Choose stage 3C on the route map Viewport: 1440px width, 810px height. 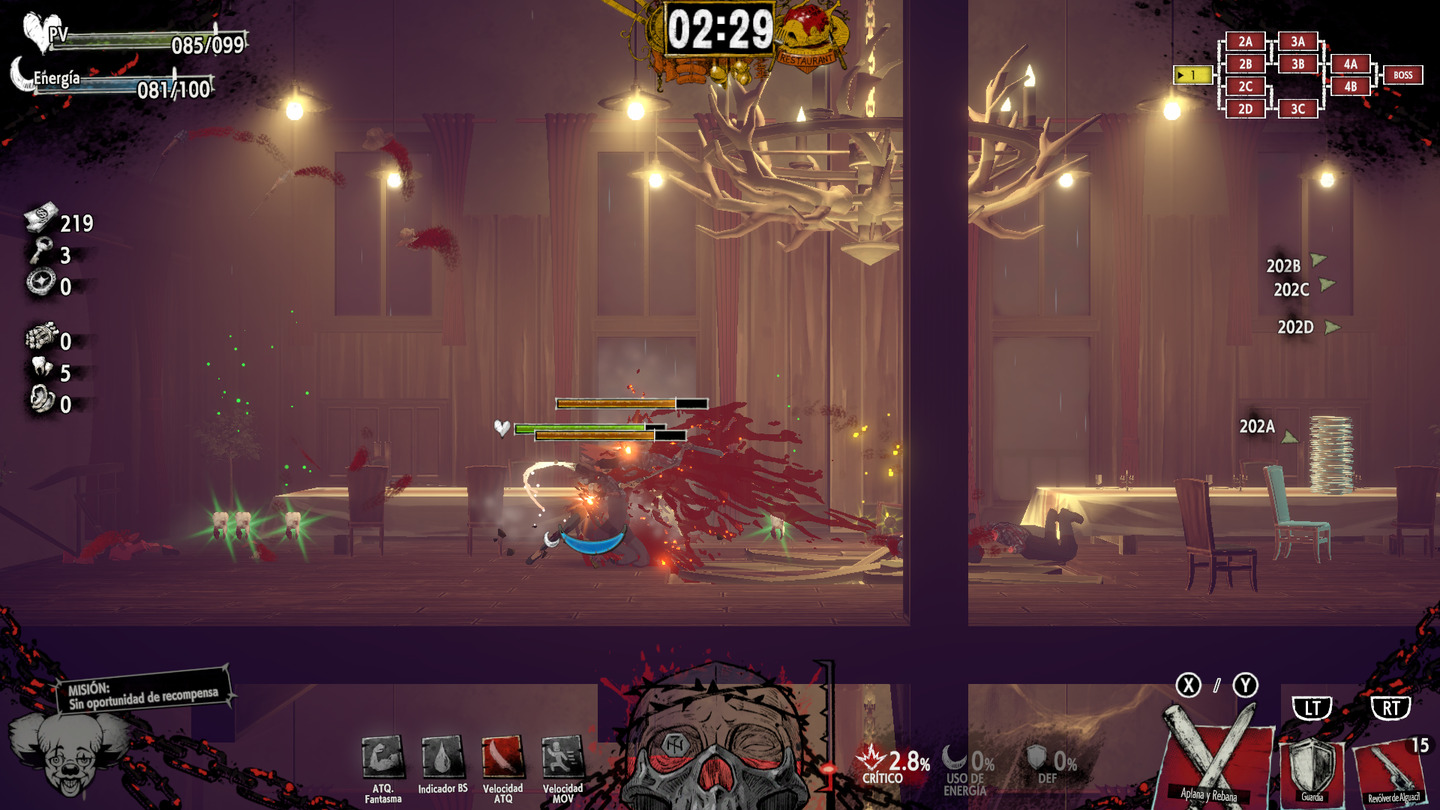click(1297, 109)
